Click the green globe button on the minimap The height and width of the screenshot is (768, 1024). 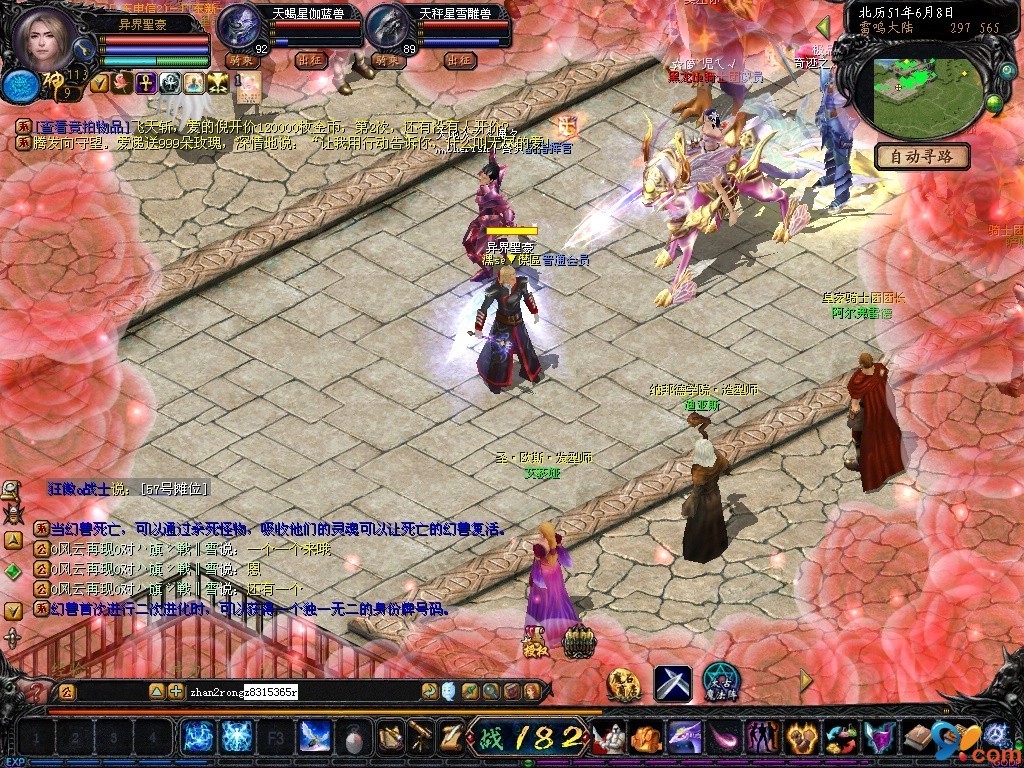(994, 102)
